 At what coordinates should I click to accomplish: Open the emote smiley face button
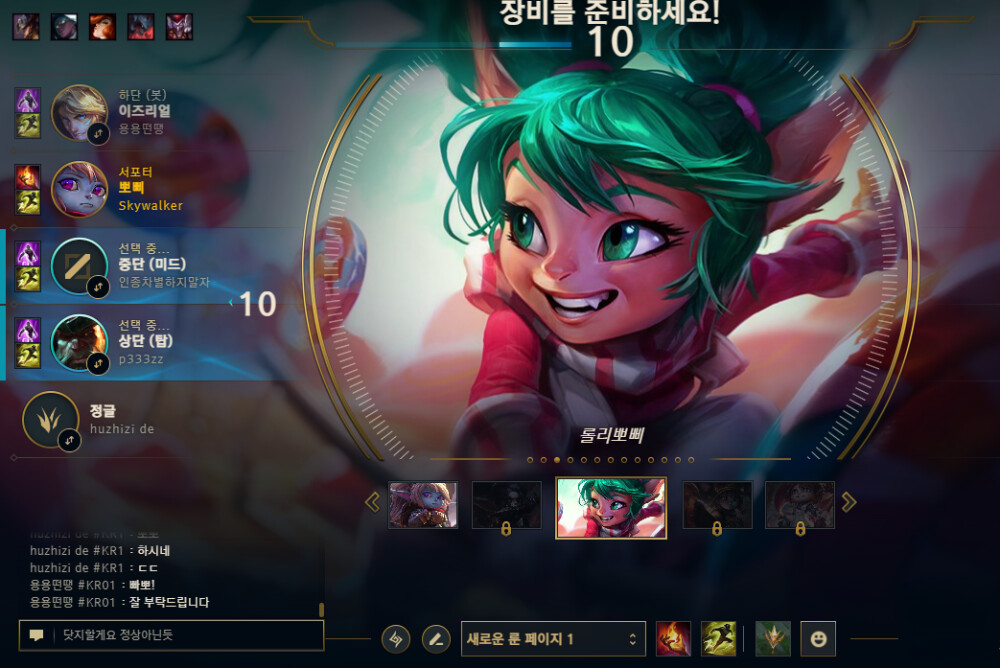pyautogui.click(x=818, y=638)
